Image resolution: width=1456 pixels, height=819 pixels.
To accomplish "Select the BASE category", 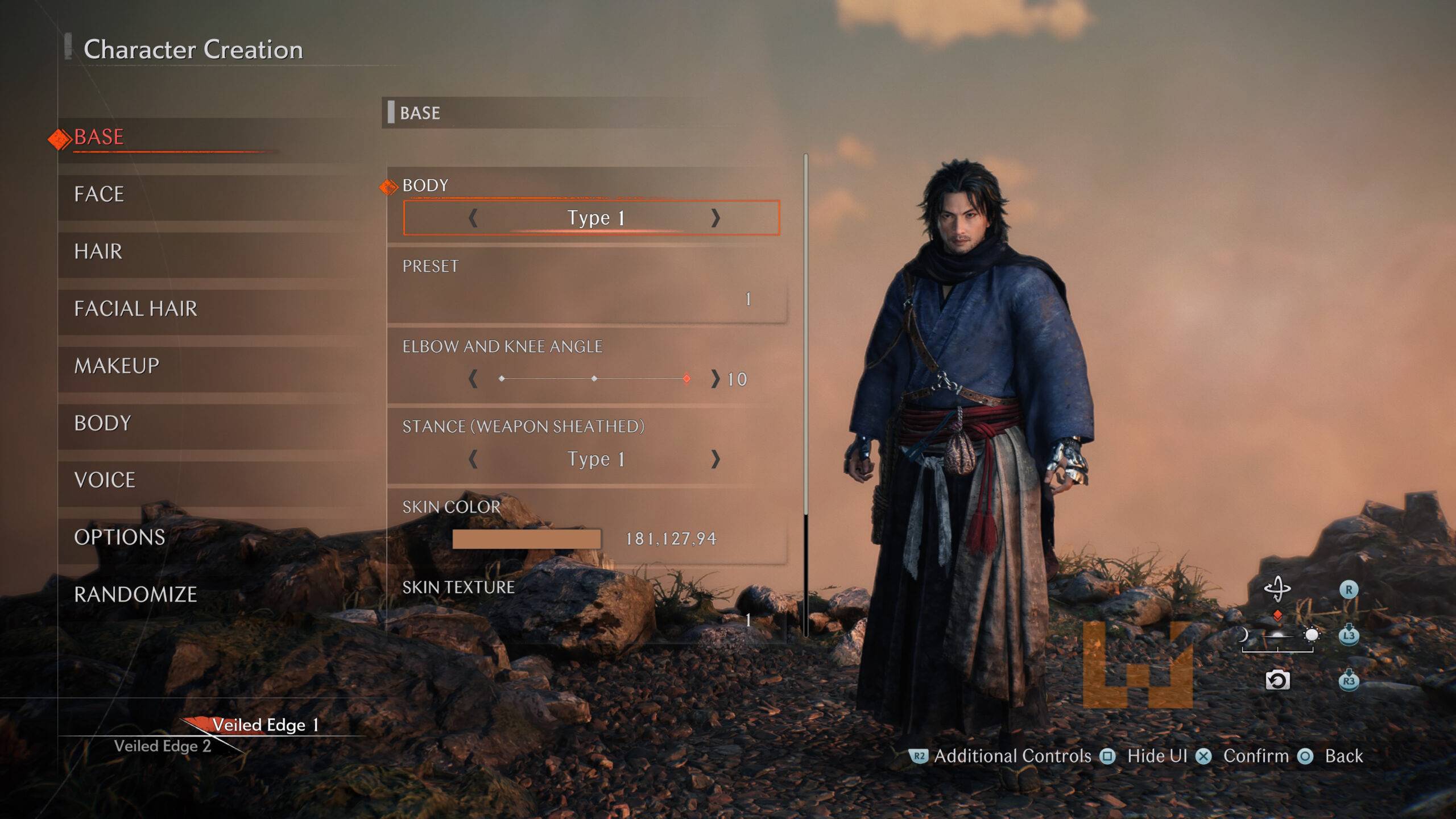I will 99,137.
